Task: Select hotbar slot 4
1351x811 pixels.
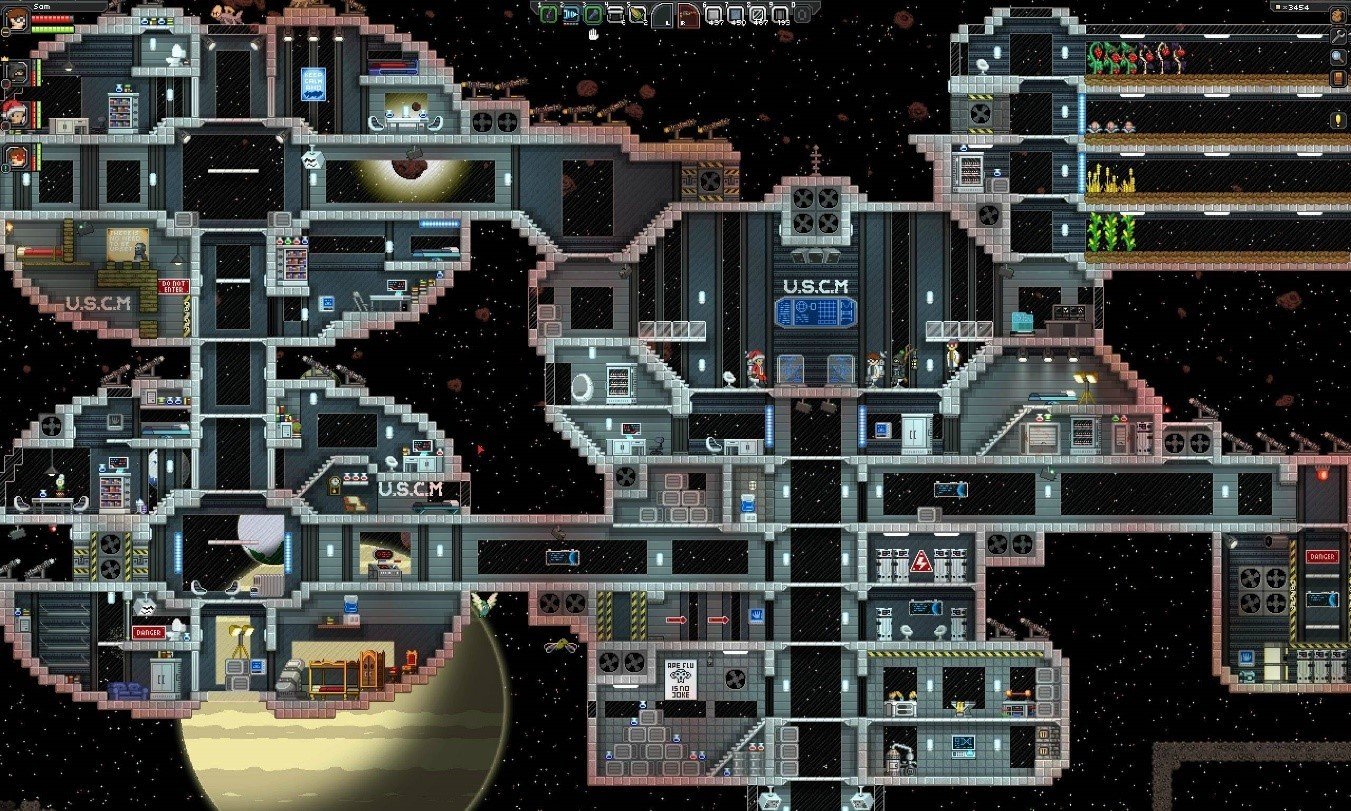Action: click(616, 14)
